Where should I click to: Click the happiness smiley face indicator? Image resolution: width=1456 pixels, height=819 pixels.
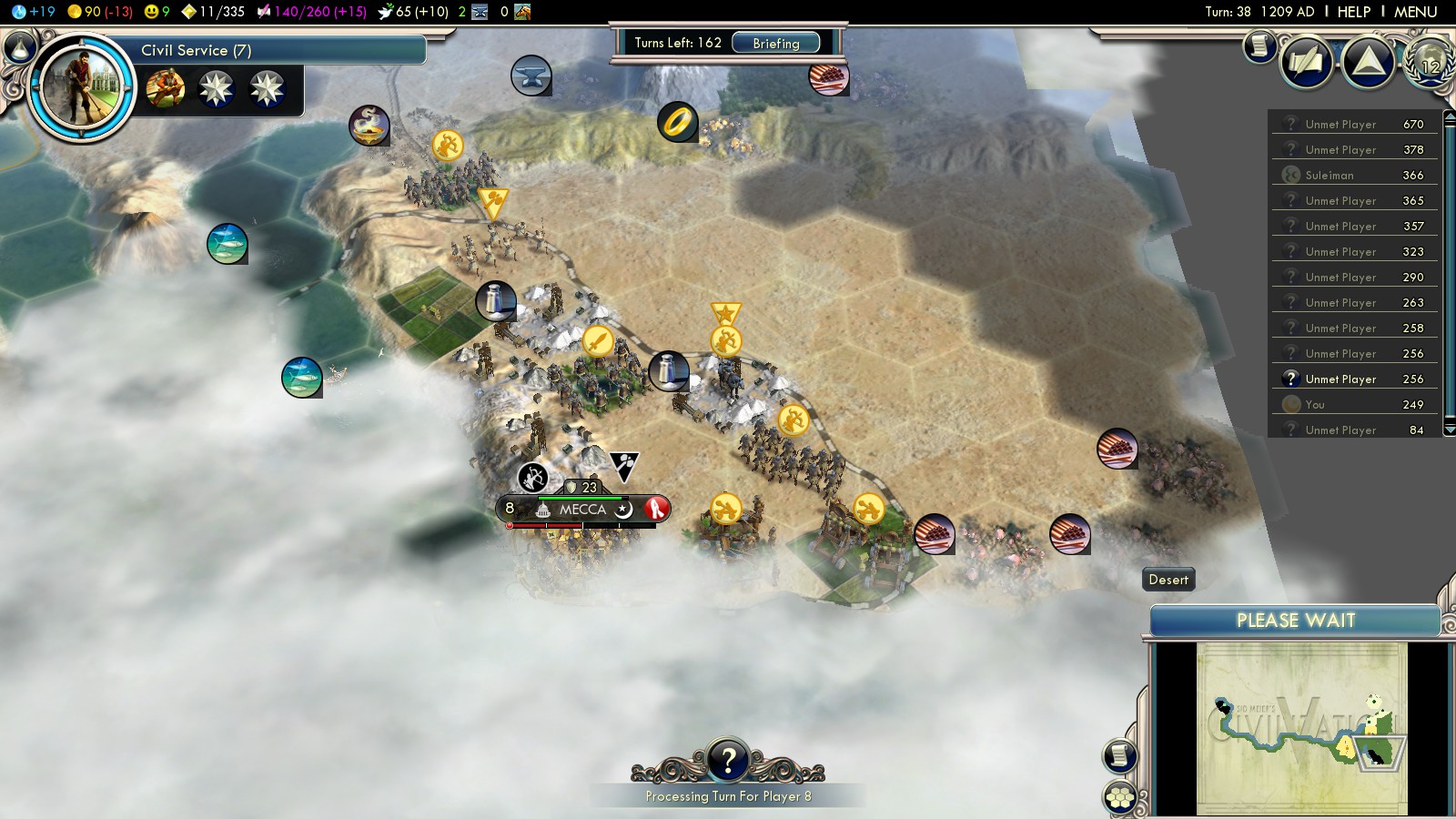(x=157, y=12)
